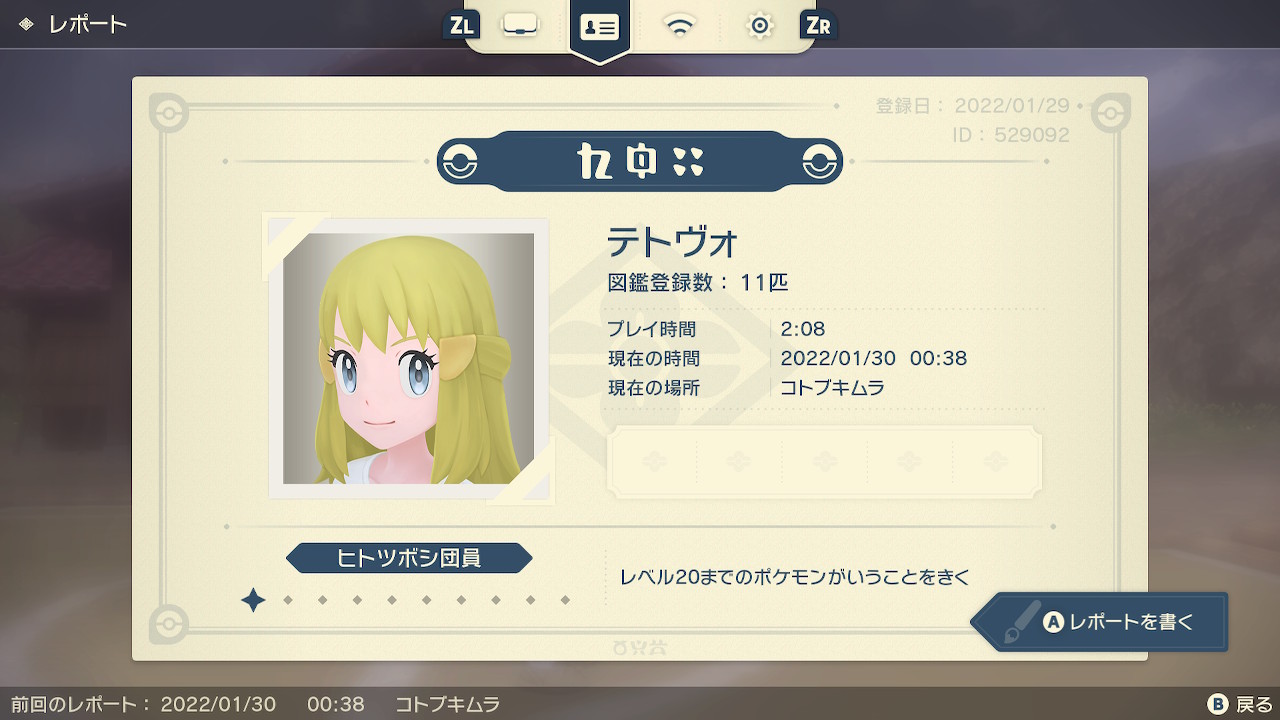1280x720 pixels.
Task: Select the filled star on the rank track
Action: point(253,600)
